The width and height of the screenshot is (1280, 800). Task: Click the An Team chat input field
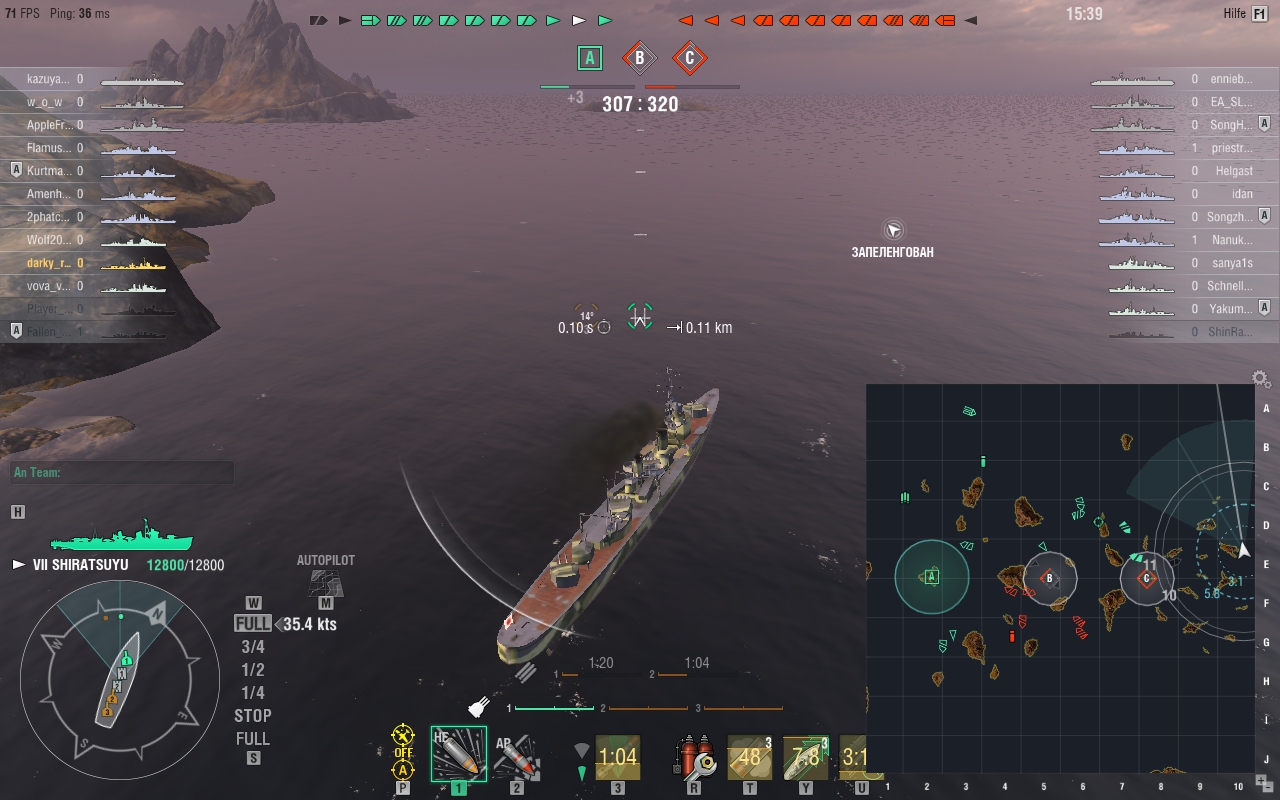[120, 472]
